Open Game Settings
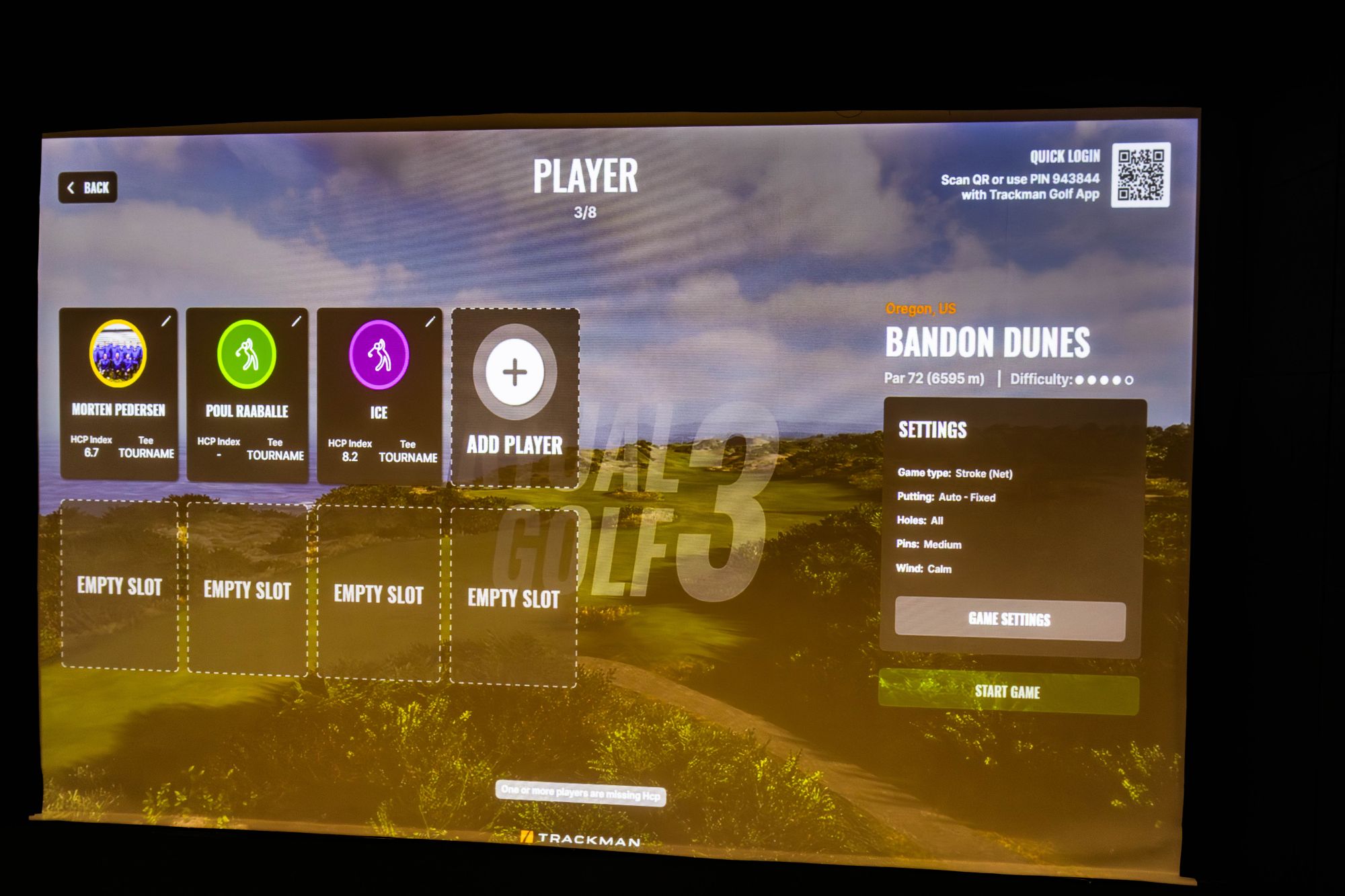Image resolution: width=1345 pixels, height=896 pixels. [1009, 619]
